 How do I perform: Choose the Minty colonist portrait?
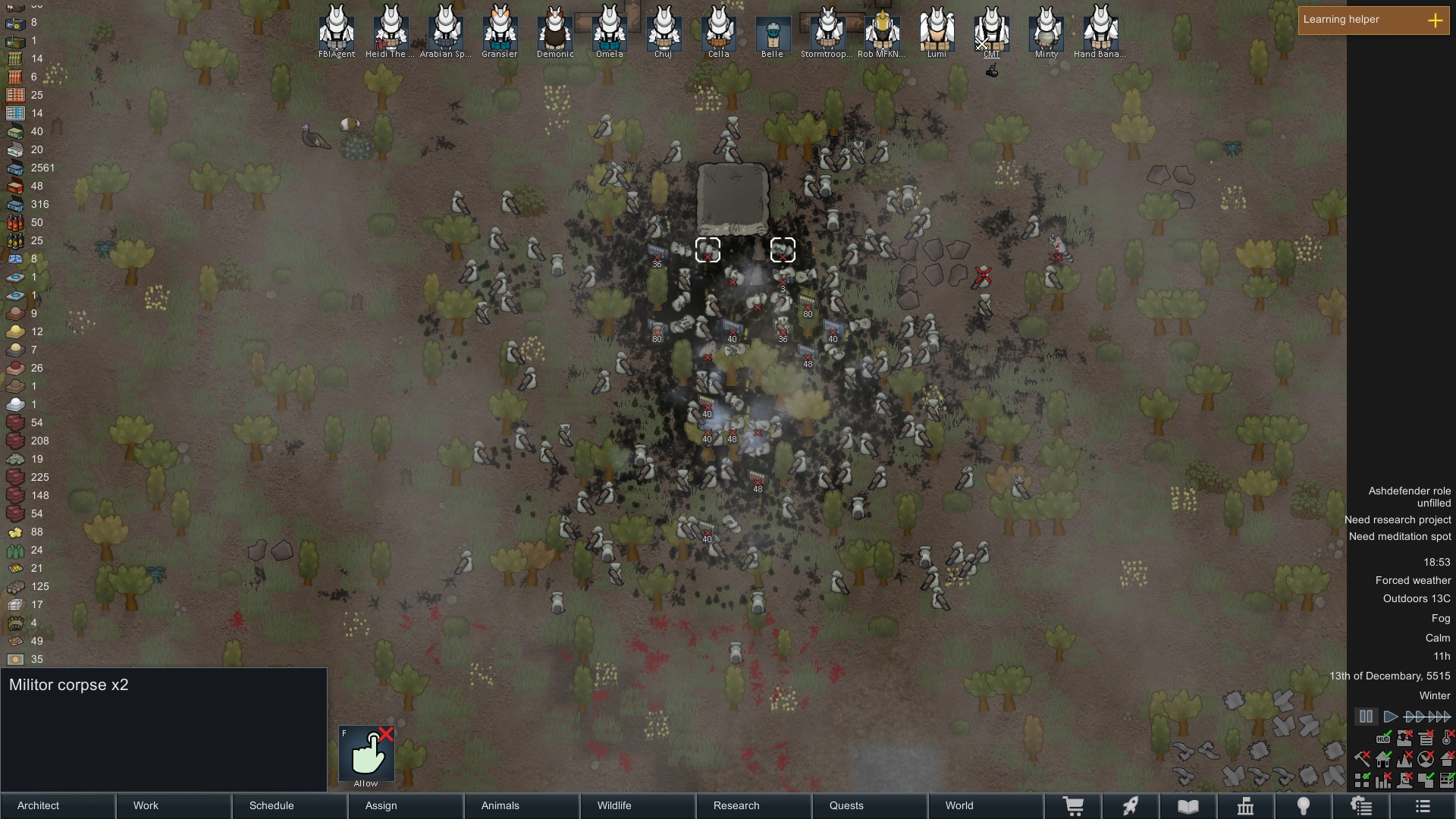1046,30
